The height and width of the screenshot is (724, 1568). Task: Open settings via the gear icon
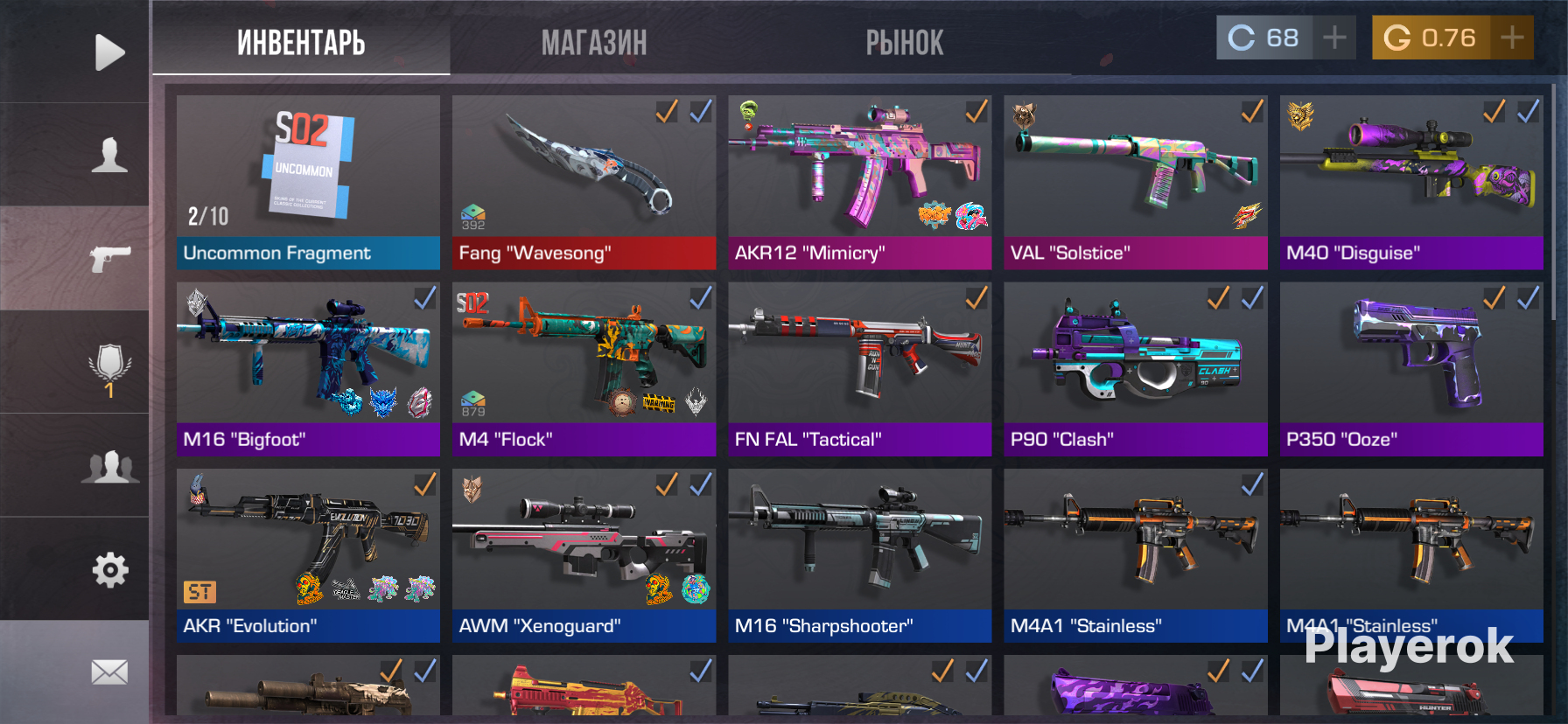tap(109, 570)
